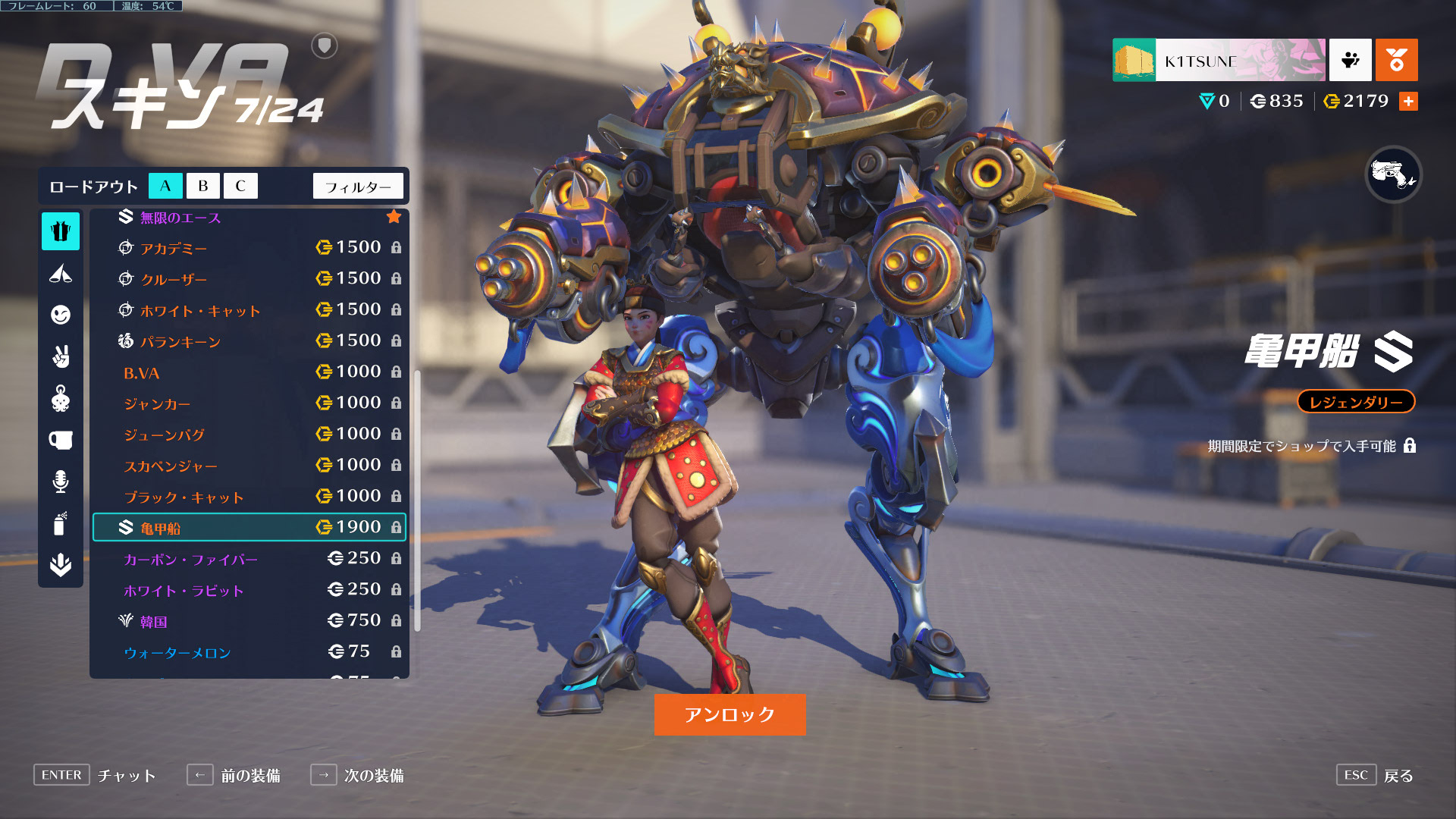The image size is (1456, 819).
Task: Click the orange plus to add coins
Action: click(1408, 101)
